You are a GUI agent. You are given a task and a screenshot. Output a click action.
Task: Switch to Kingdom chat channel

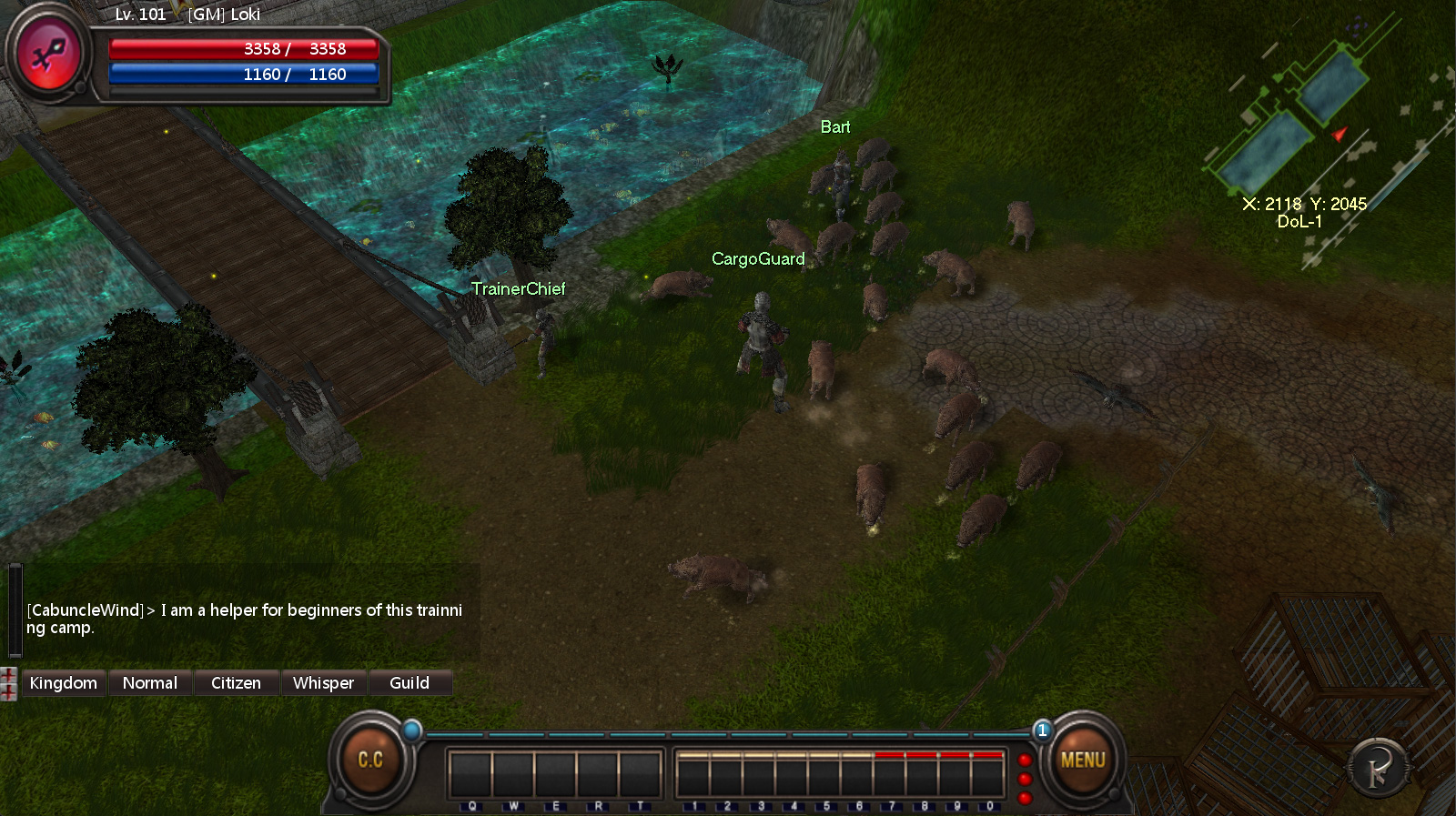click(x=63, y=683)
